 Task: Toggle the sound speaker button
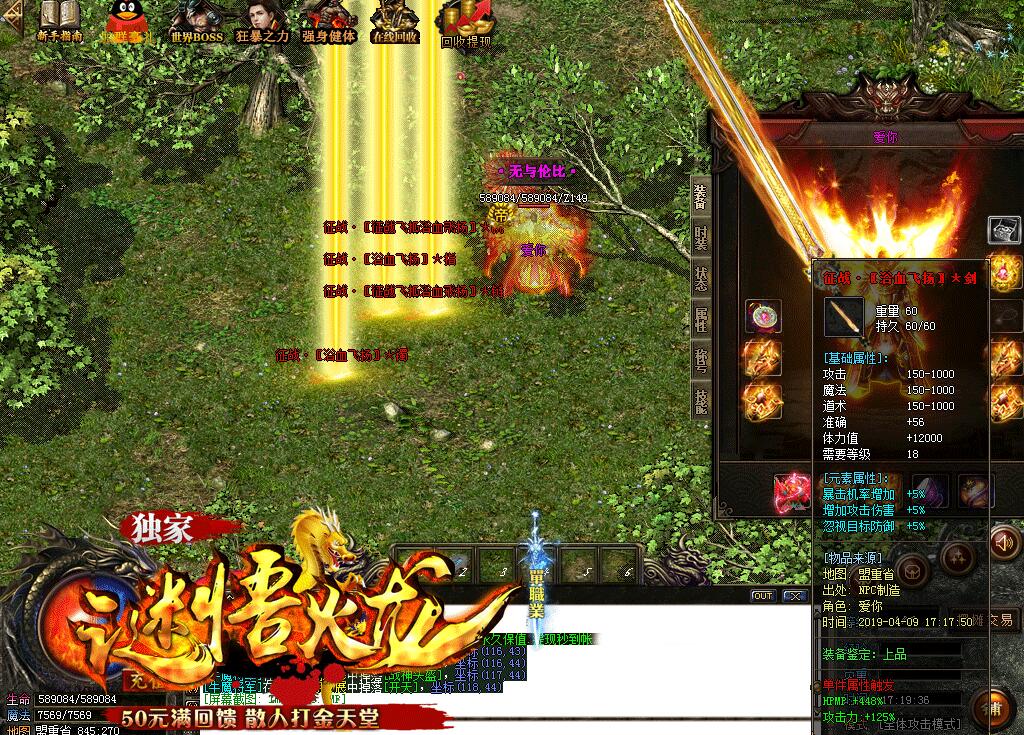pyautogui.click(x=1002, y=543)
